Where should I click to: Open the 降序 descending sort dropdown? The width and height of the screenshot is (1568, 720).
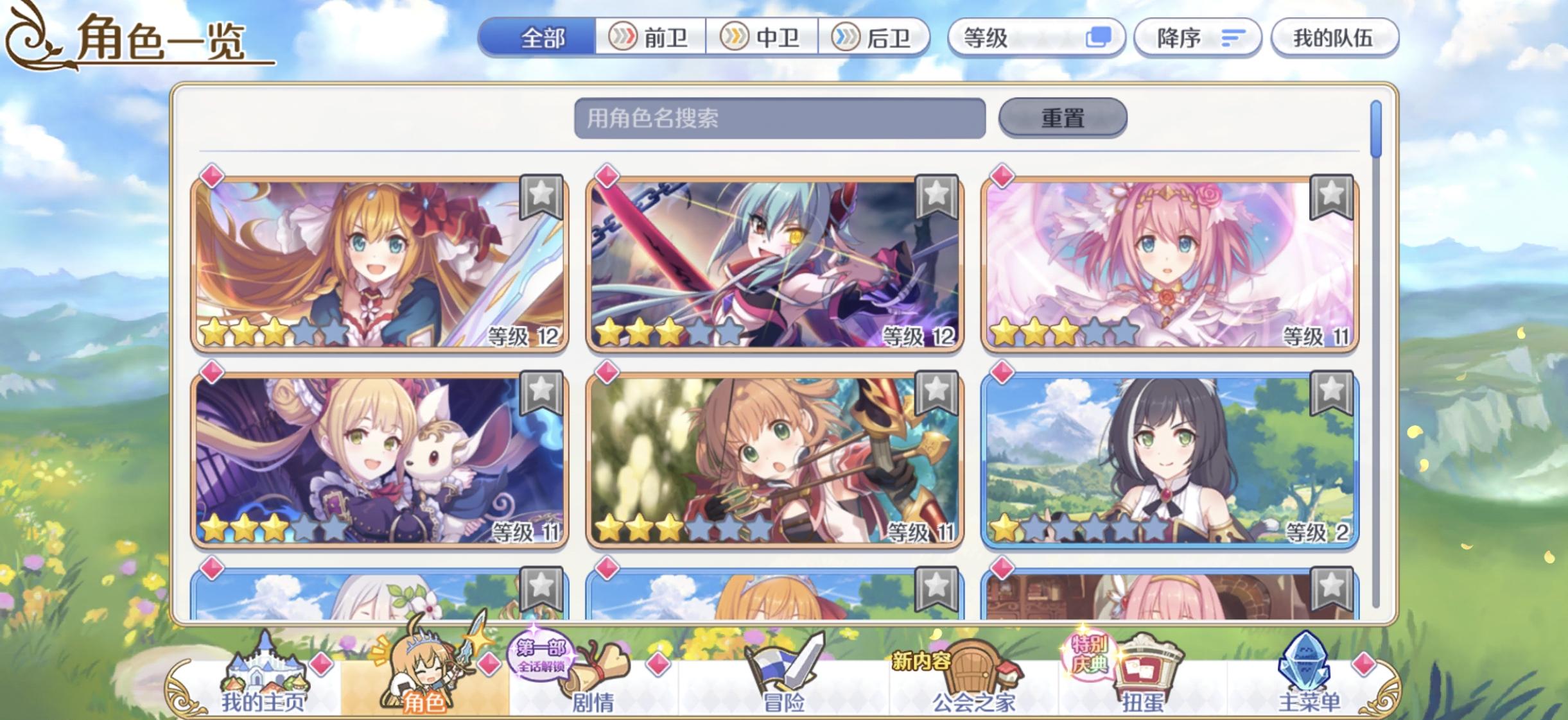tap(1196, 39)
